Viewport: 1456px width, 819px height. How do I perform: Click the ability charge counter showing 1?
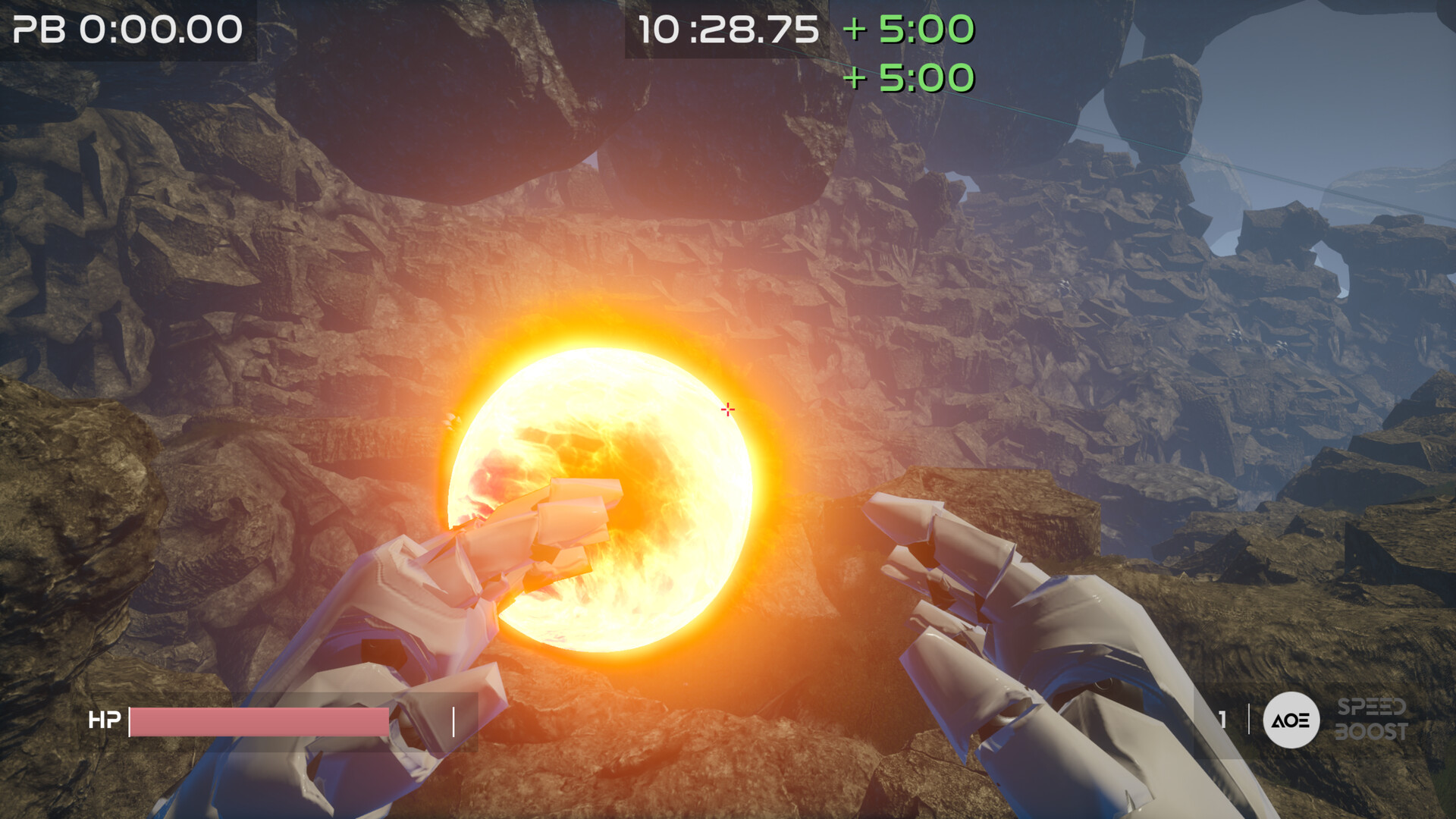pos(1222,720)
